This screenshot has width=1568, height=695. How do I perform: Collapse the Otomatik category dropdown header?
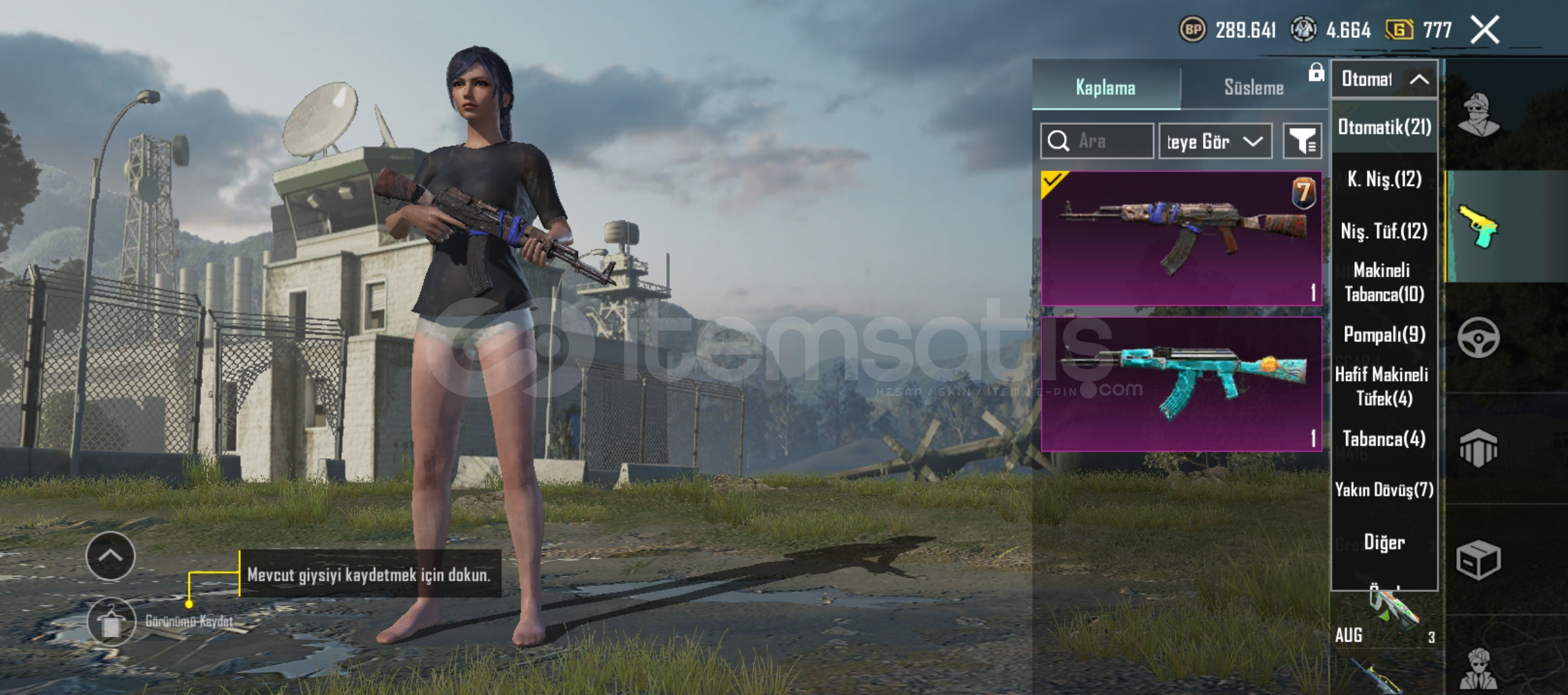(x=1384, y=79)
